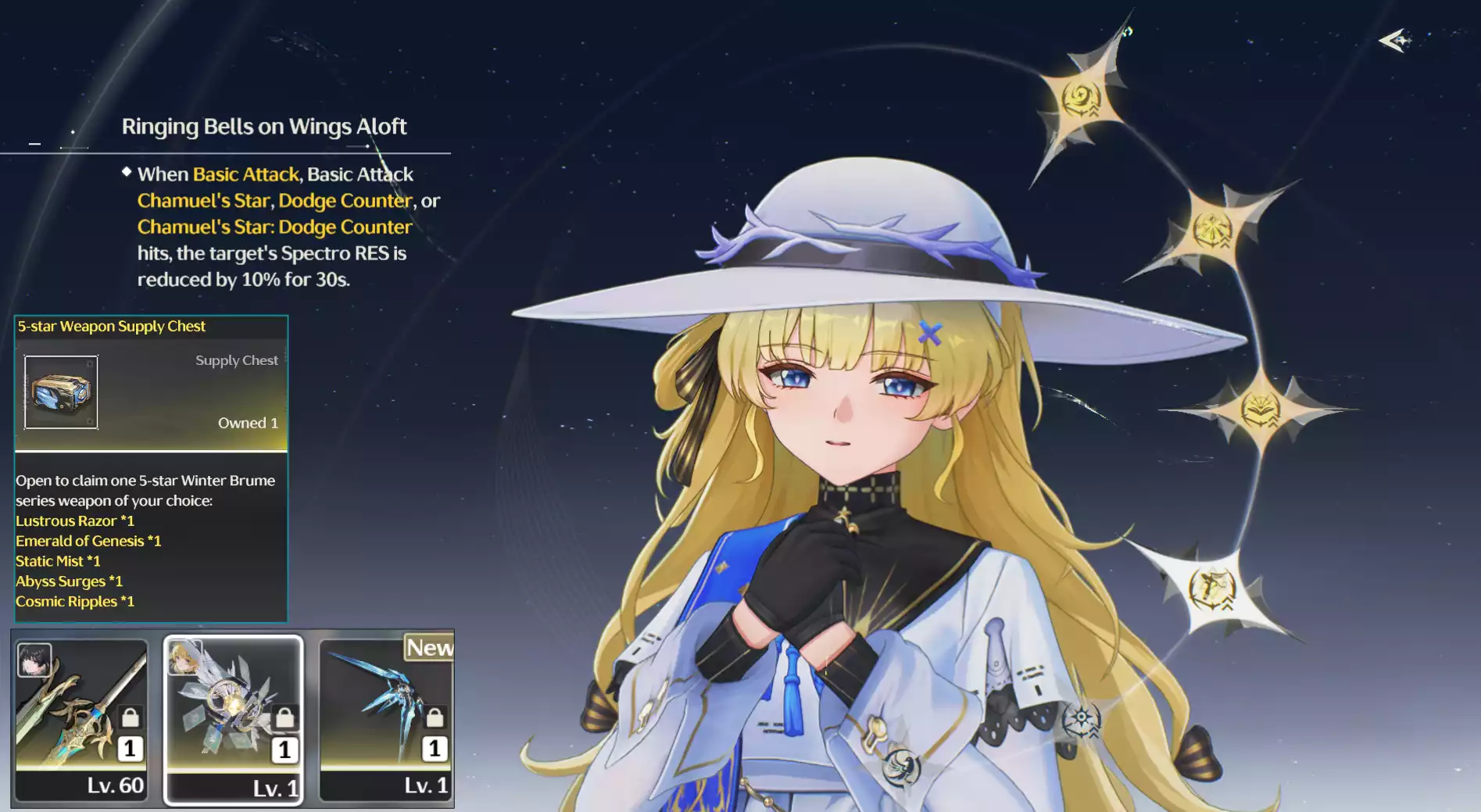Click the Supply Chest item icon in the panel
The image size is (1481, 812).
tap(62, 392)
